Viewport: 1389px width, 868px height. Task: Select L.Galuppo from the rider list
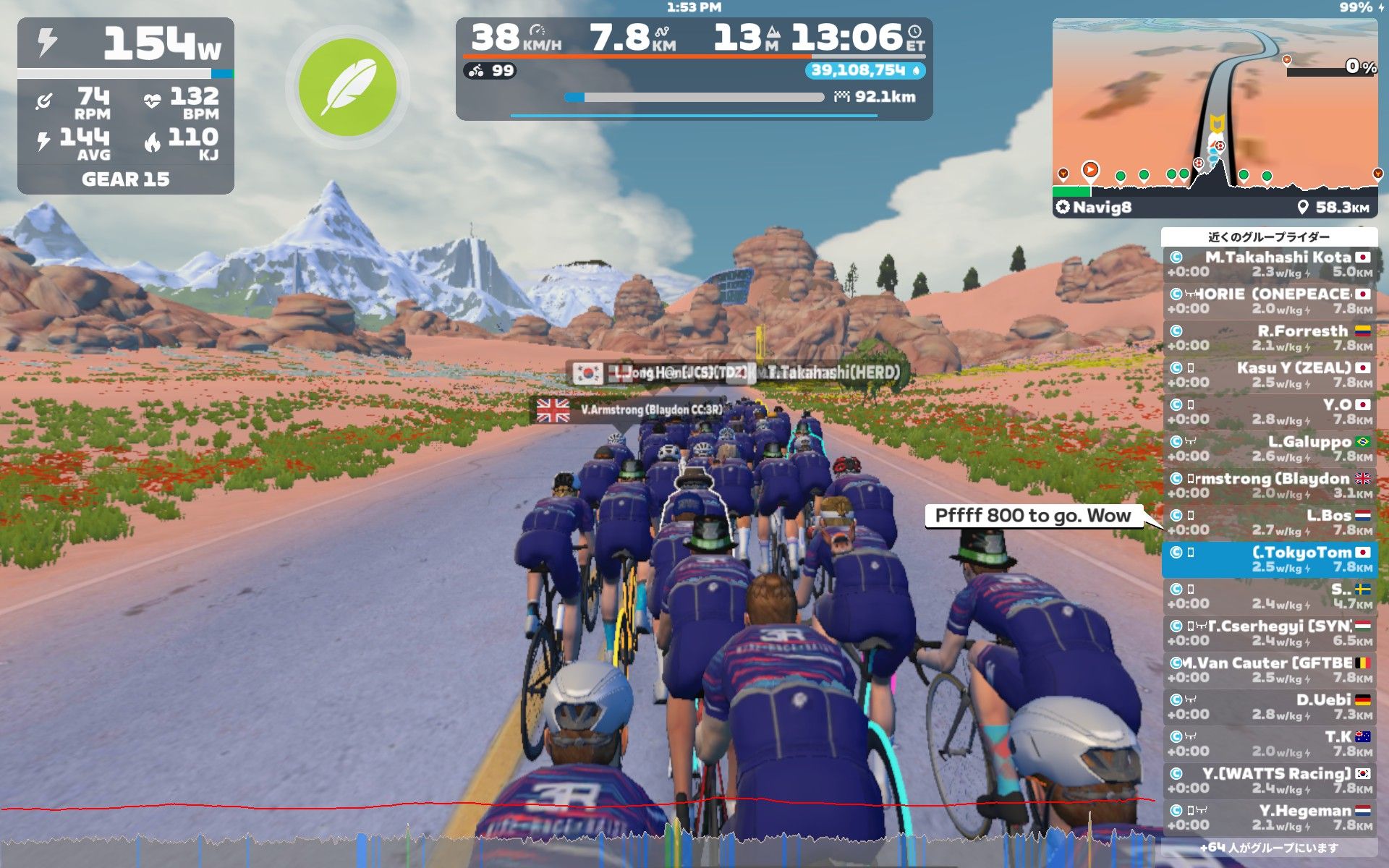[x=1270, y=448]
